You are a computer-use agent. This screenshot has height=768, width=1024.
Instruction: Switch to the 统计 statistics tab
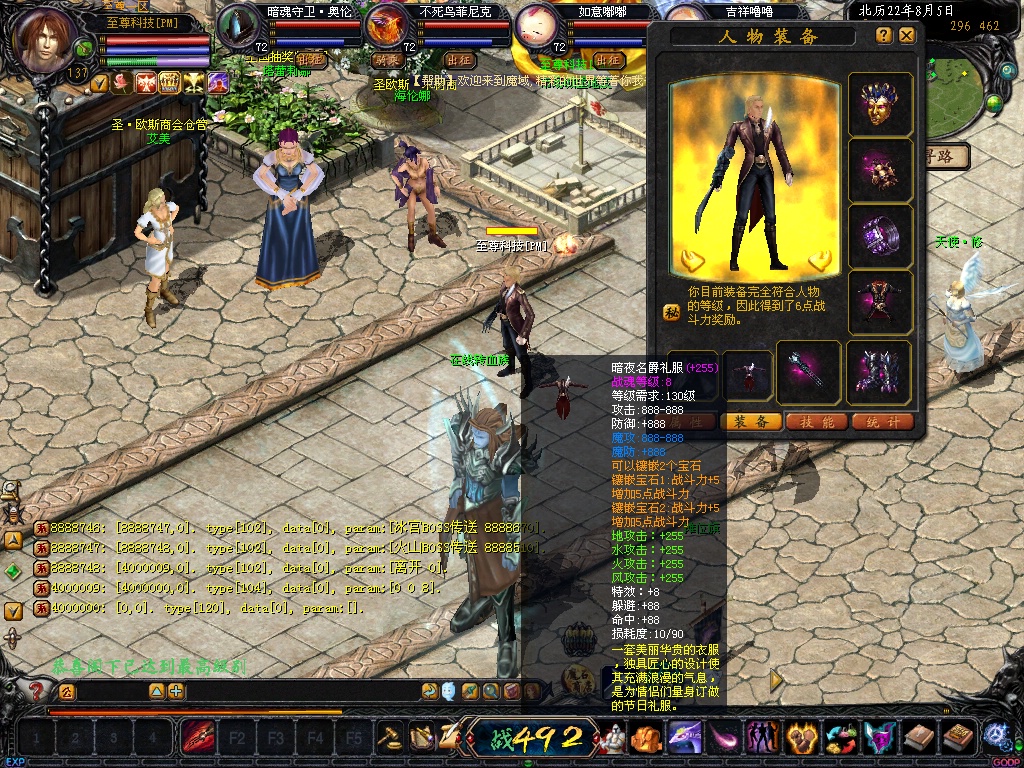pos(882,422)
